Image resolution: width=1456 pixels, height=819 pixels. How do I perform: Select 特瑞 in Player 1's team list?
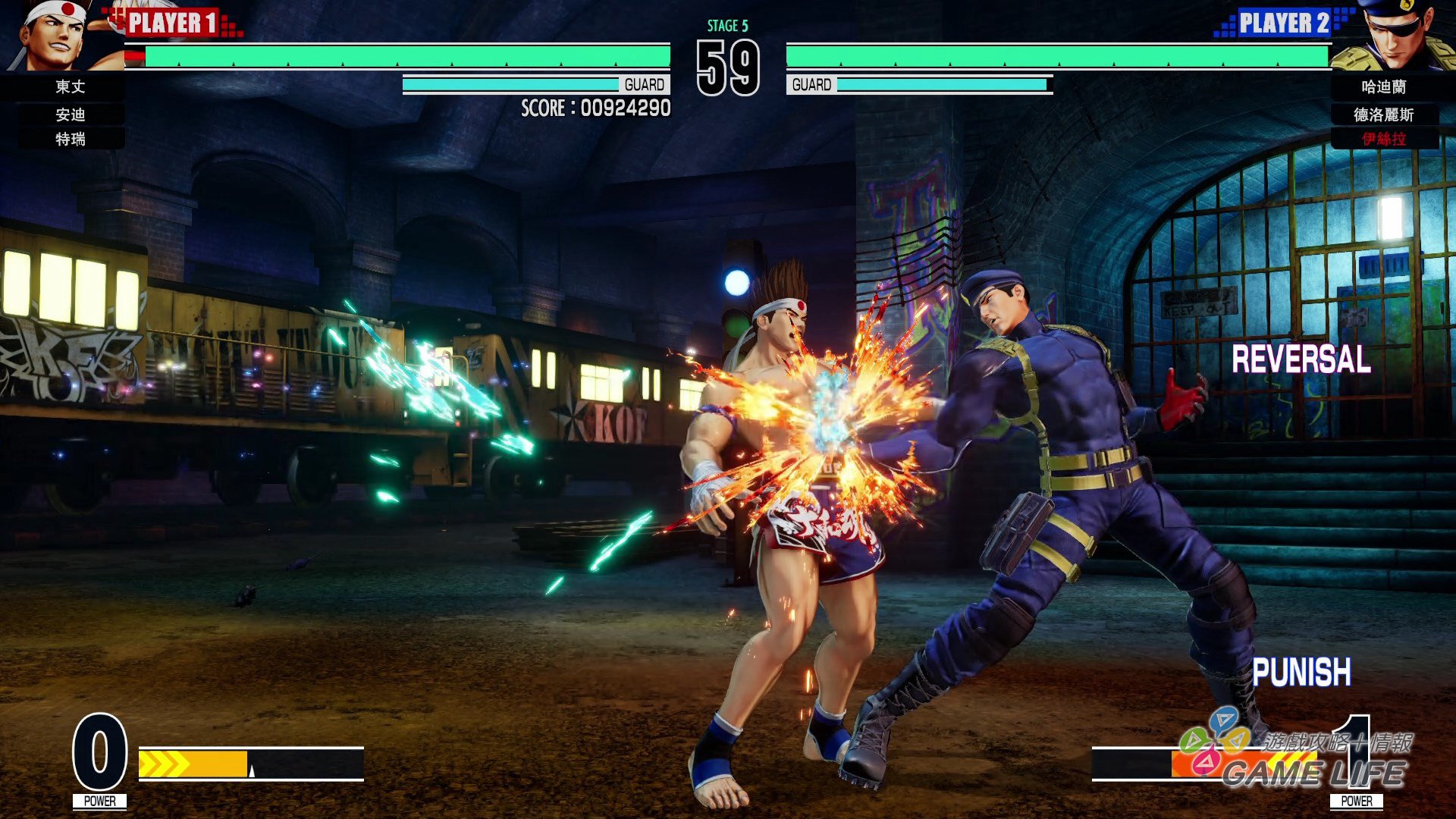pos(70,140)
